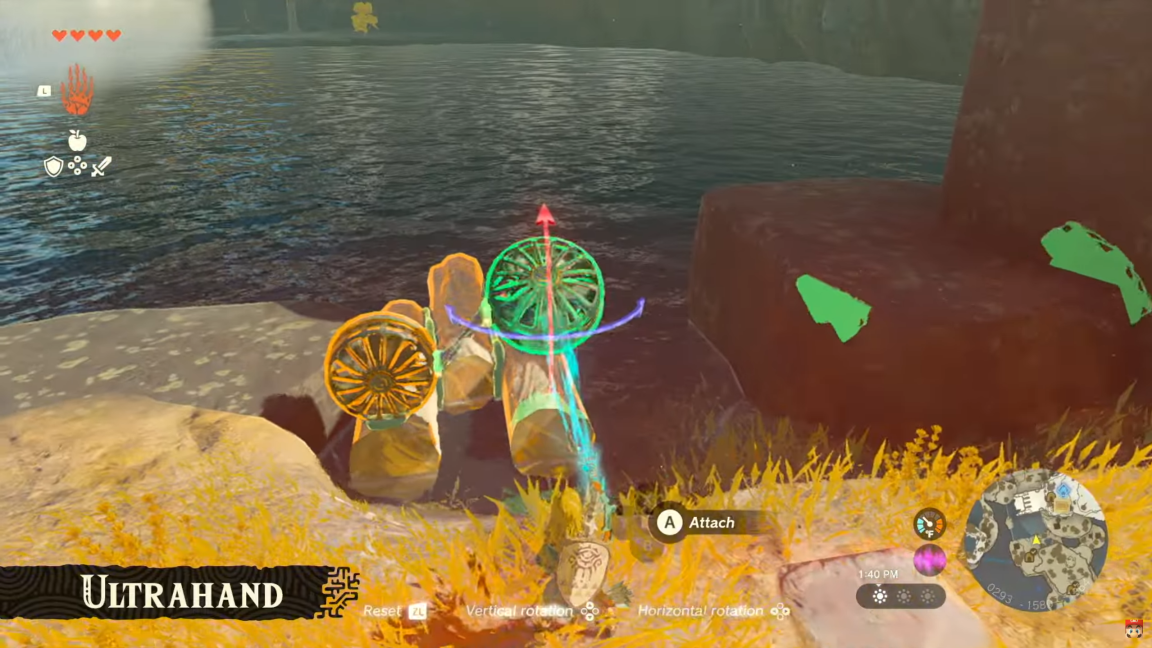Select the Ultrahand ability banner
The image size is (1152, 648).
click(180, 593)
